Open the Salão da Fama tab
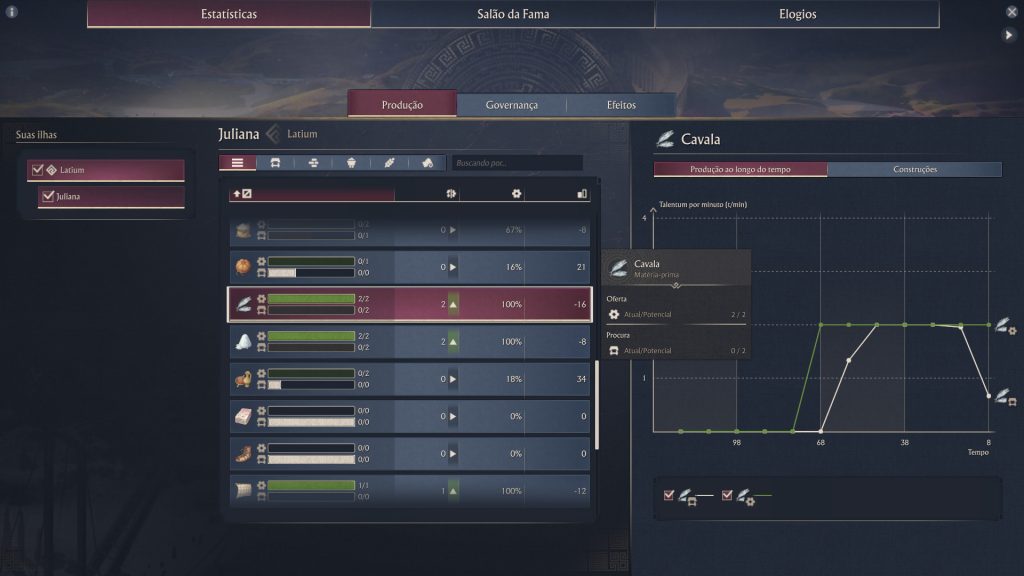This screenshot has width=1024, height=576. coord(513,14)
